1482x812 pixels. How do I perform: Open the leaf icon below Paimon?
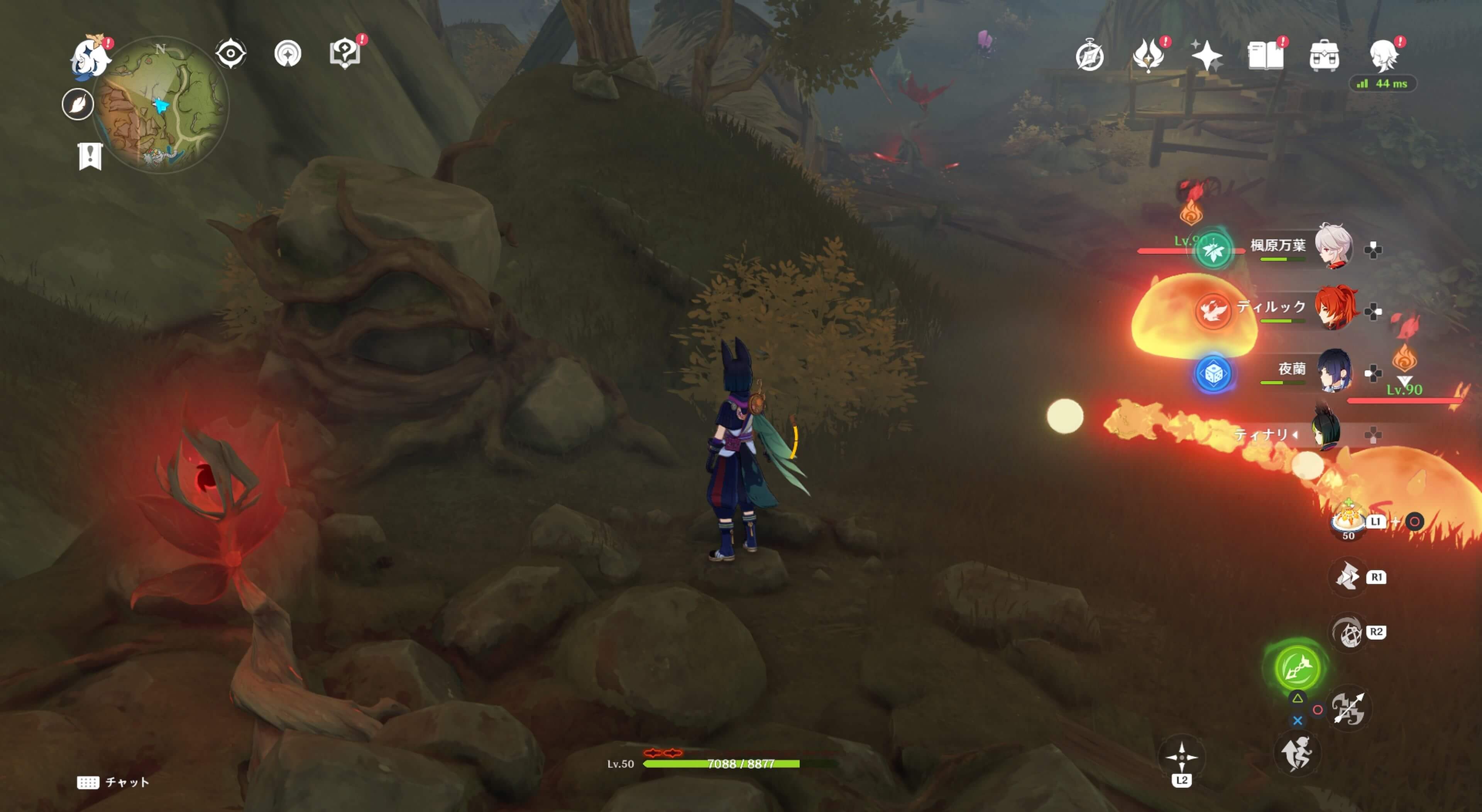click(78, 105)
